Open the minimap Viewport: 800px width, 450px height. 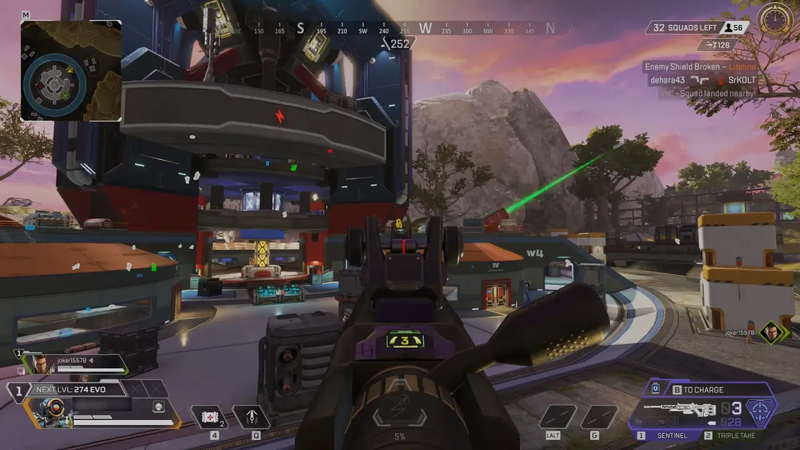point(71,71)
